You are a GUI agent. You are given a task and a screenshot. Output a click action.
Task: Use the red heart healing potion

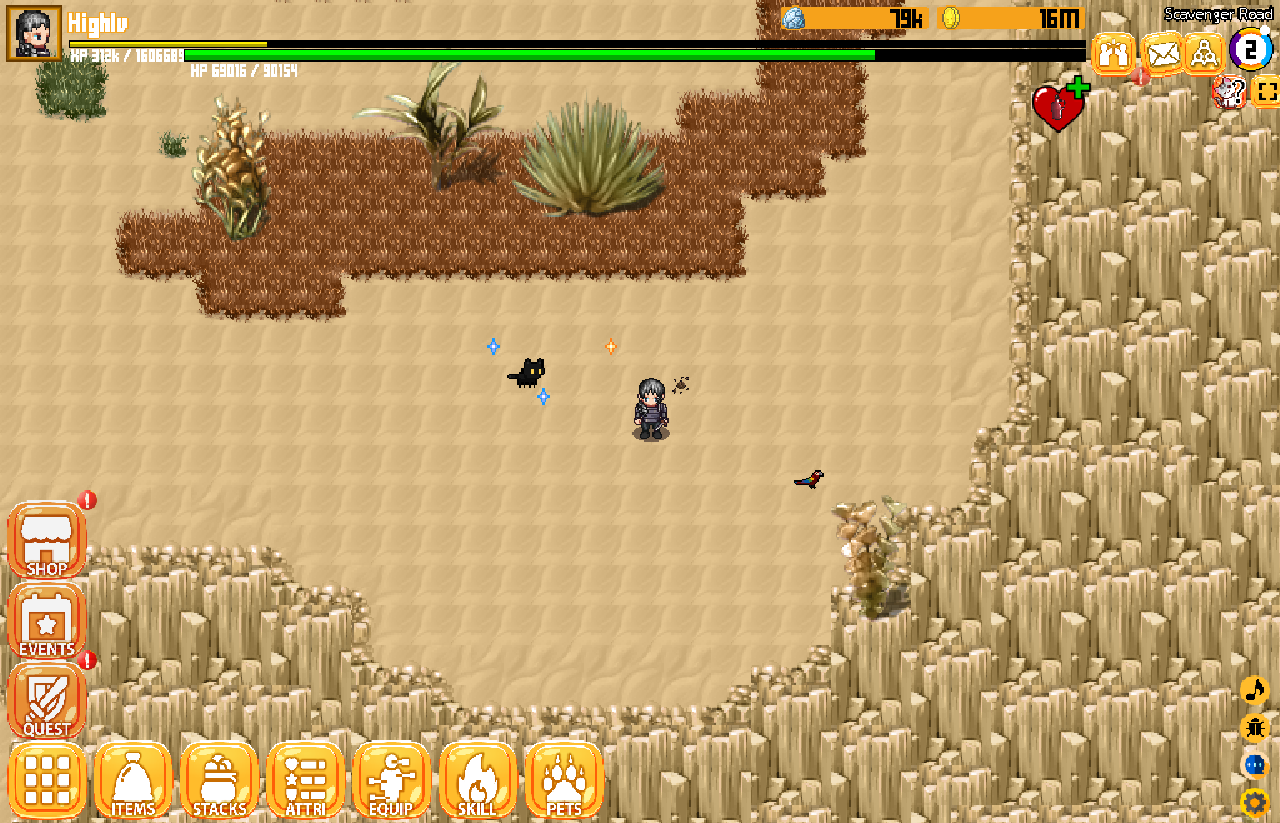1059,106
